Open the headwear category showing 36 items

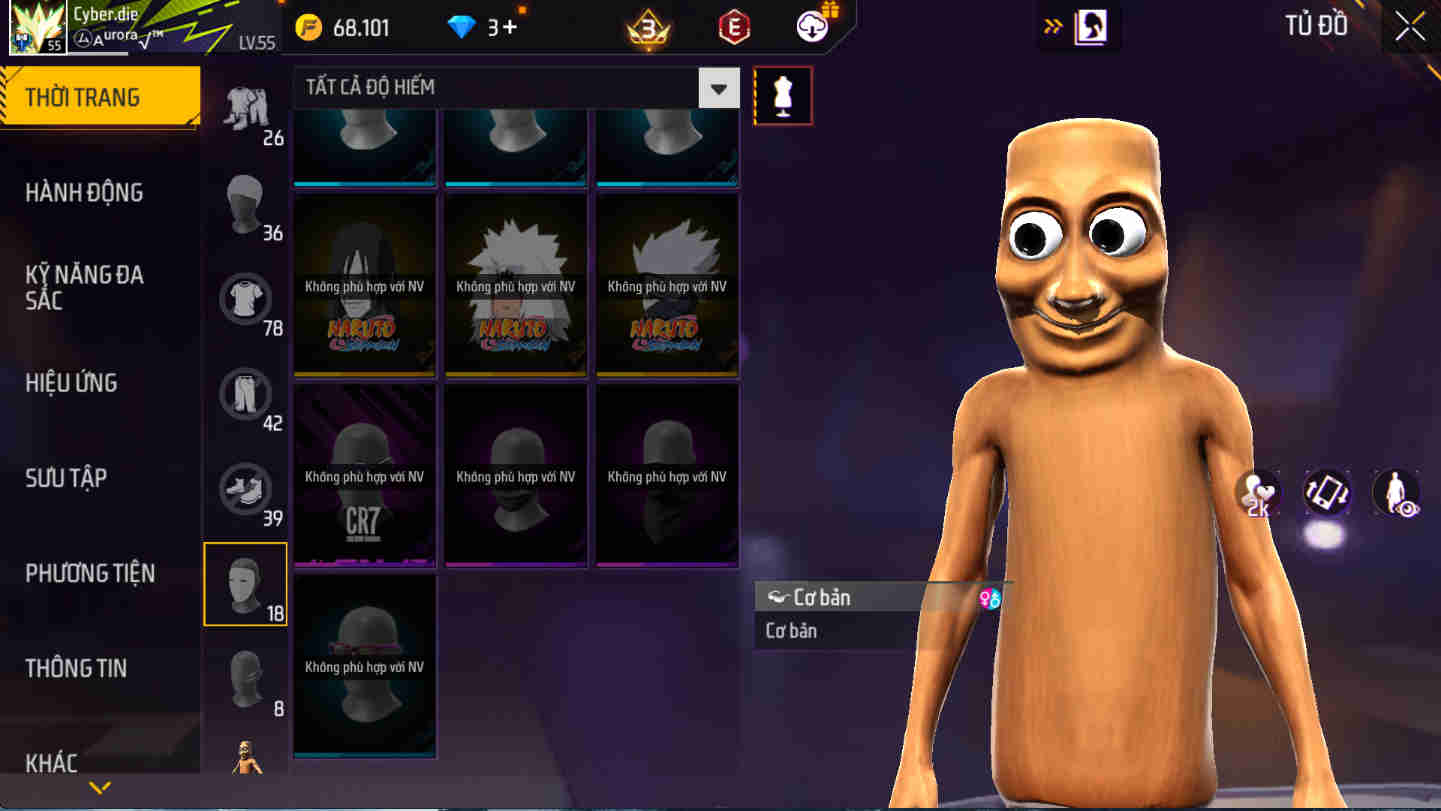coord(245,205)
